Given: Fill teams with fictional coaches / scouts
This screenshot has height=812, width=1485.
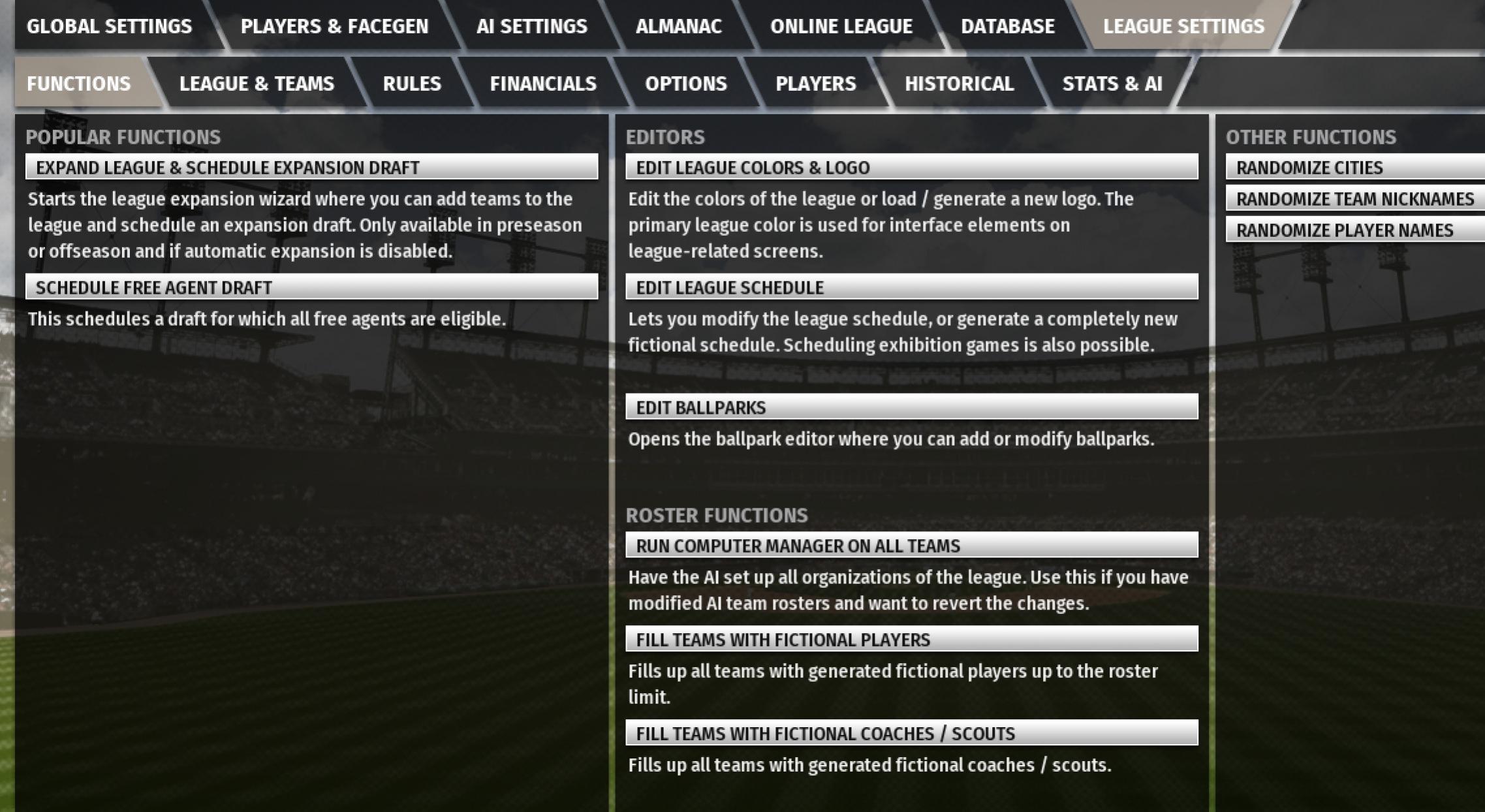Looking at the screenshot, I should (x=911, y=734).
